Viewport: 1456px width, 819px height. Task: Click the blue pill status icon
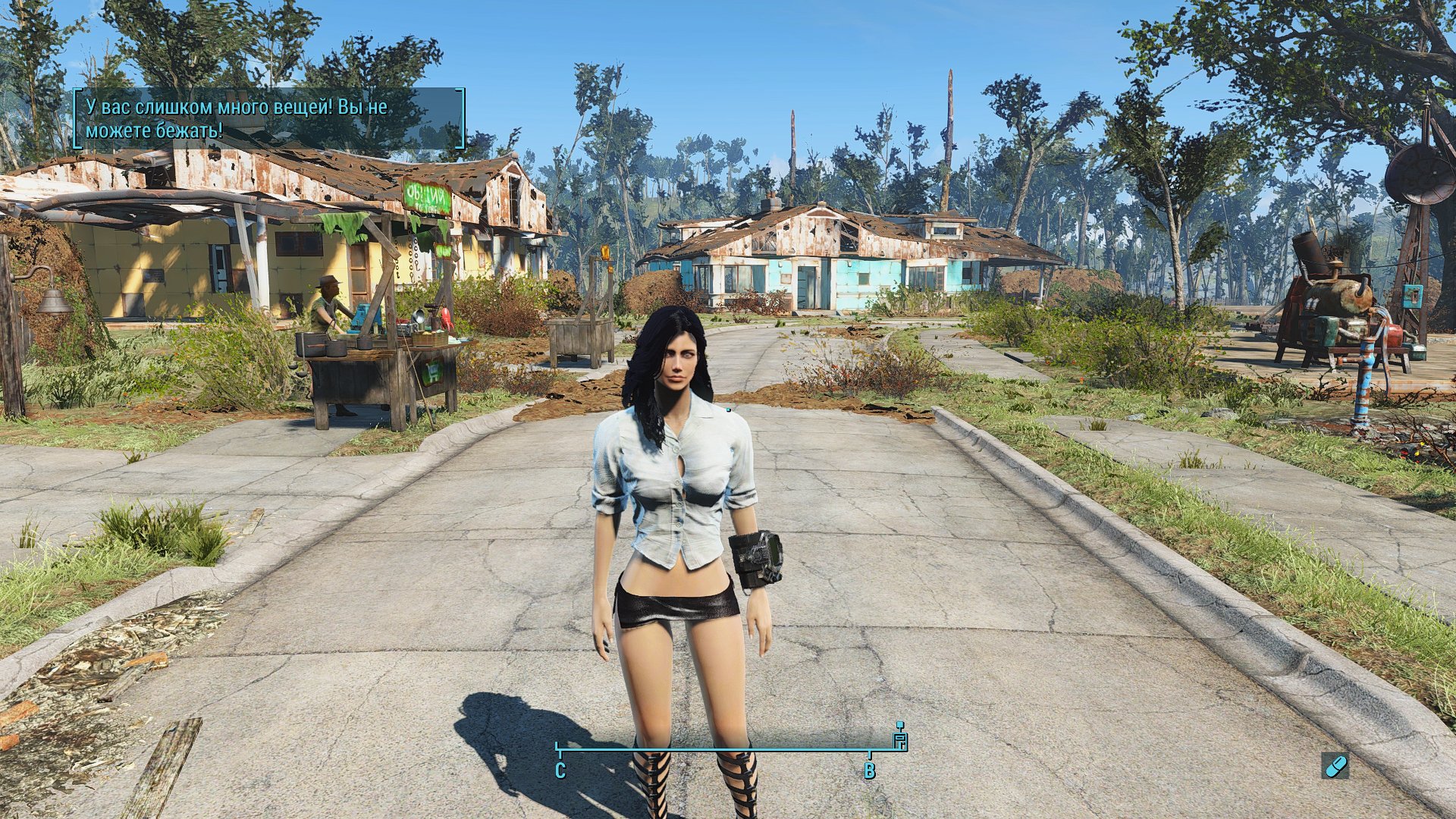(x=1335, y=765)
